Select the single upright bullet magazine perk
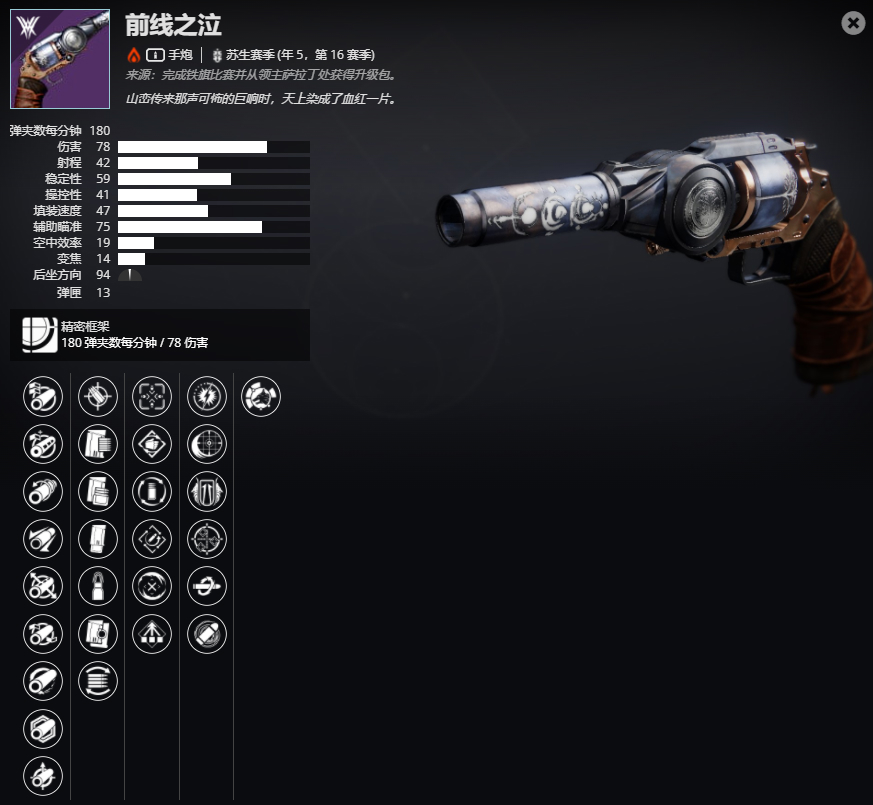The image size is (873, 805). click(x=98, y=587)
